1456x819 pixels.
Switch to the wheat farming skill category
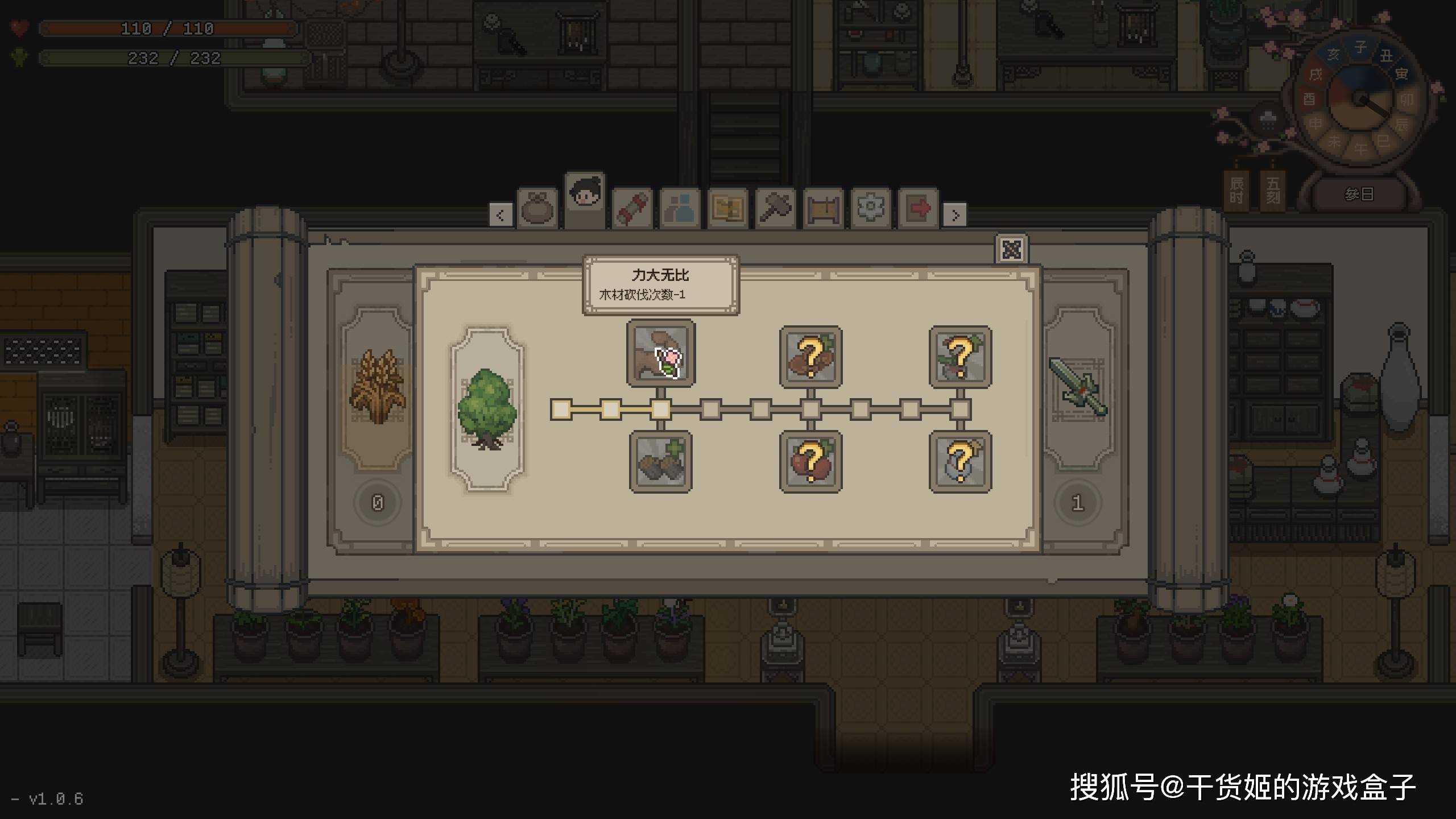tap(377, 388)
